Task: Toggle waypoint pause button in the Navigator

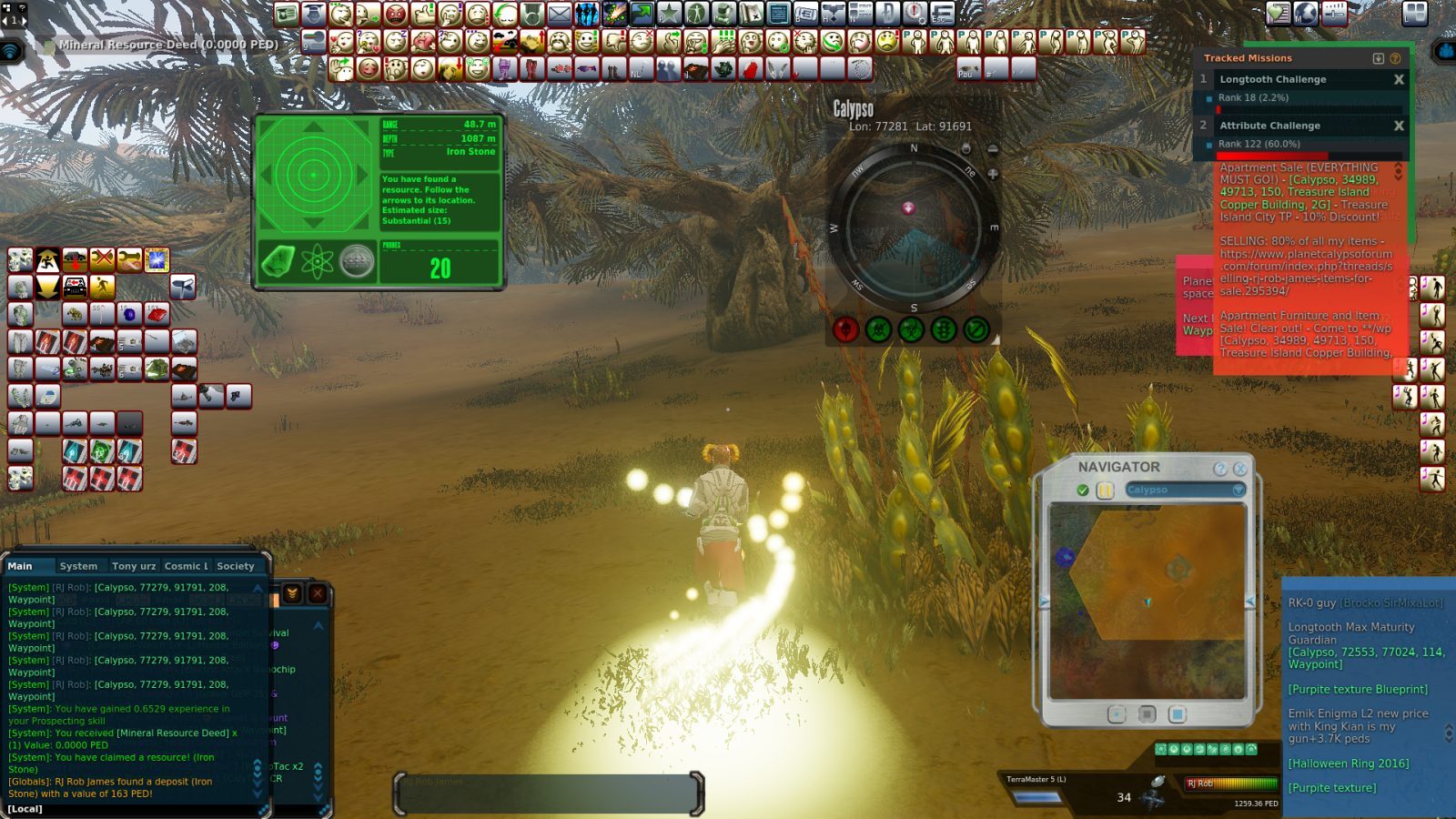Action: click(1104, 489)
